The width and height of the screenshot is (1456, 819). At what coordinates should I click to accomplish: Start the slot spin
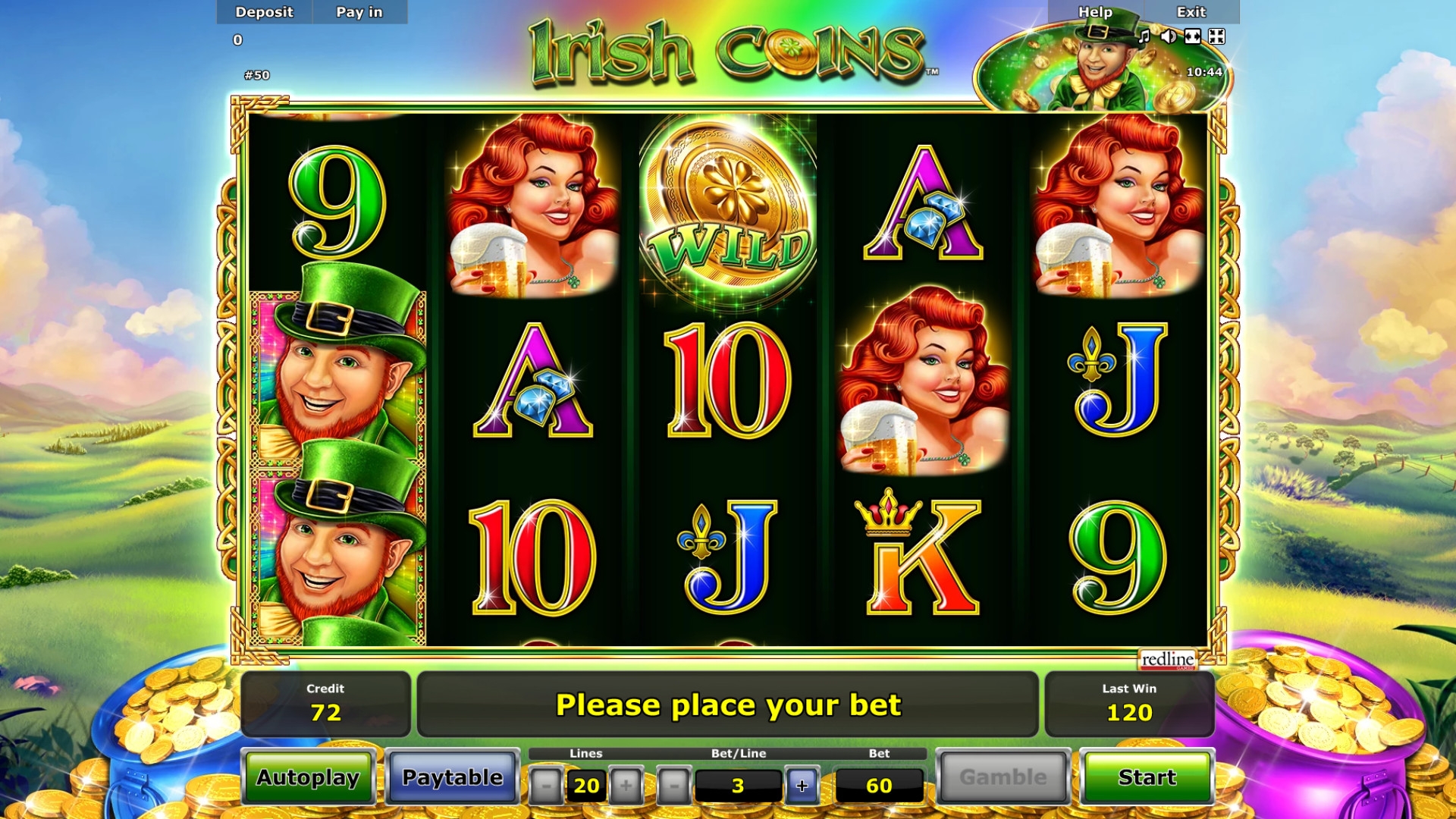1147,777
